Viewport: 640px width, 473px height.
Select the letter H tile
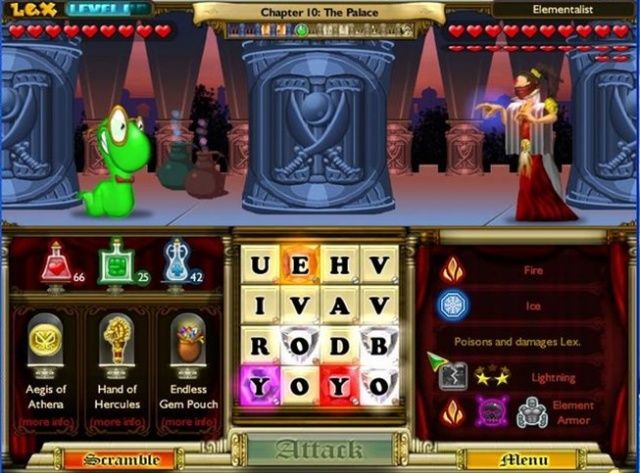coord(340,265)
